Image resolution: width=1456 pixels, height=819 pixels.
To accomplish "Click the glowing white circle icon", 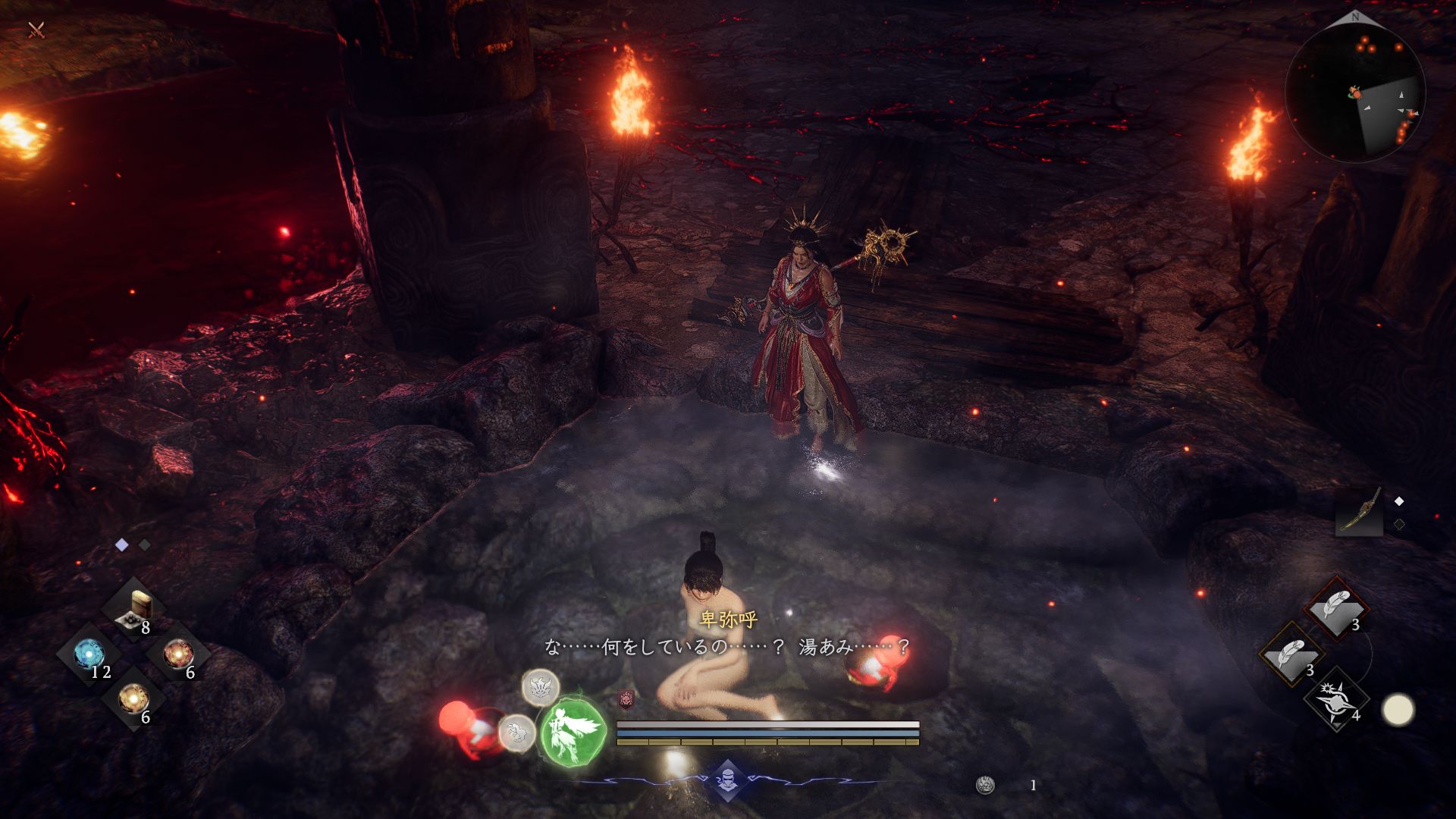I will click(x=1398, y=711).
